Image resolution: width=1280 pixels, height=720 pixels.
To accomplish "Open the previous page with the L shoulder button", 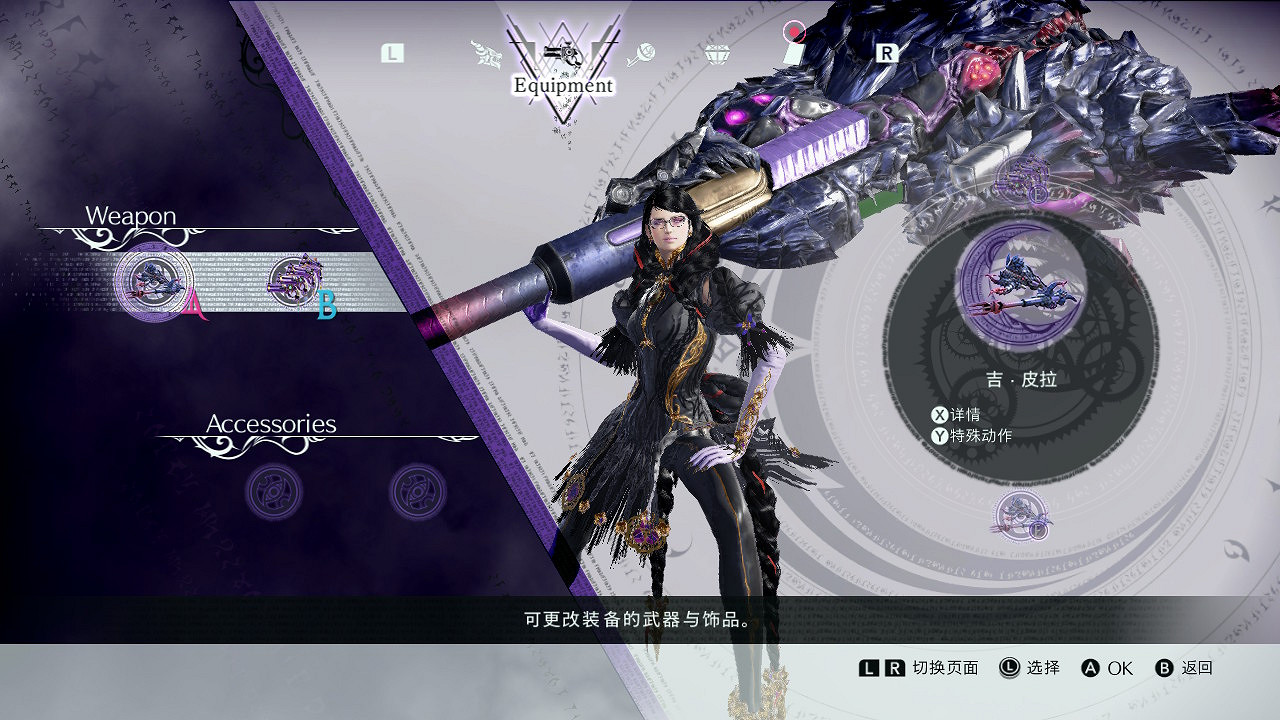I will (392, 53).
